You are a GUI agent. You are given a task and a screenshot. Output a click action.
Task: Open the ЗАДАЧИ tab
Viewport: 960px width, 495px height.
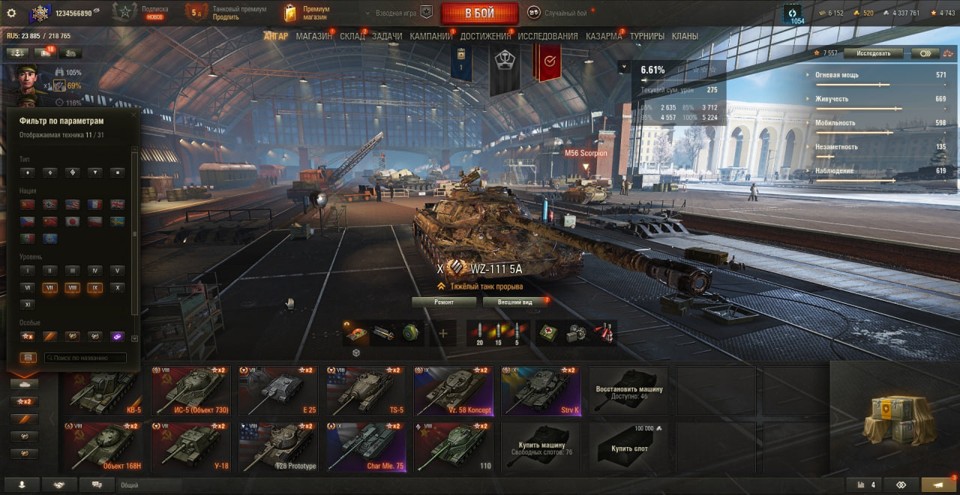(387, 36)
